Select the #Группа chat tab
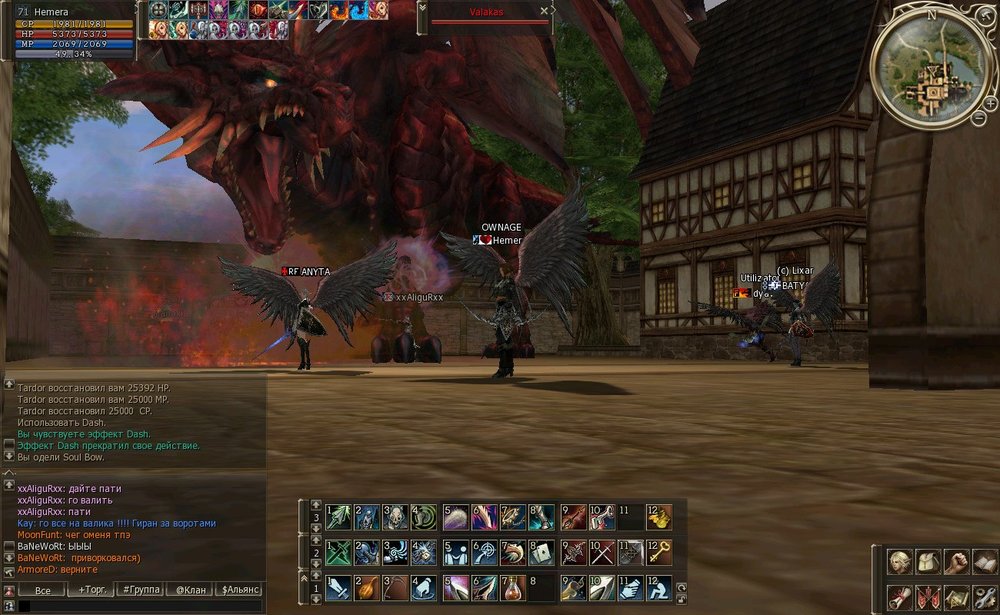The width and height of the screenshot is (1000, 615). [x=140, y=590]
